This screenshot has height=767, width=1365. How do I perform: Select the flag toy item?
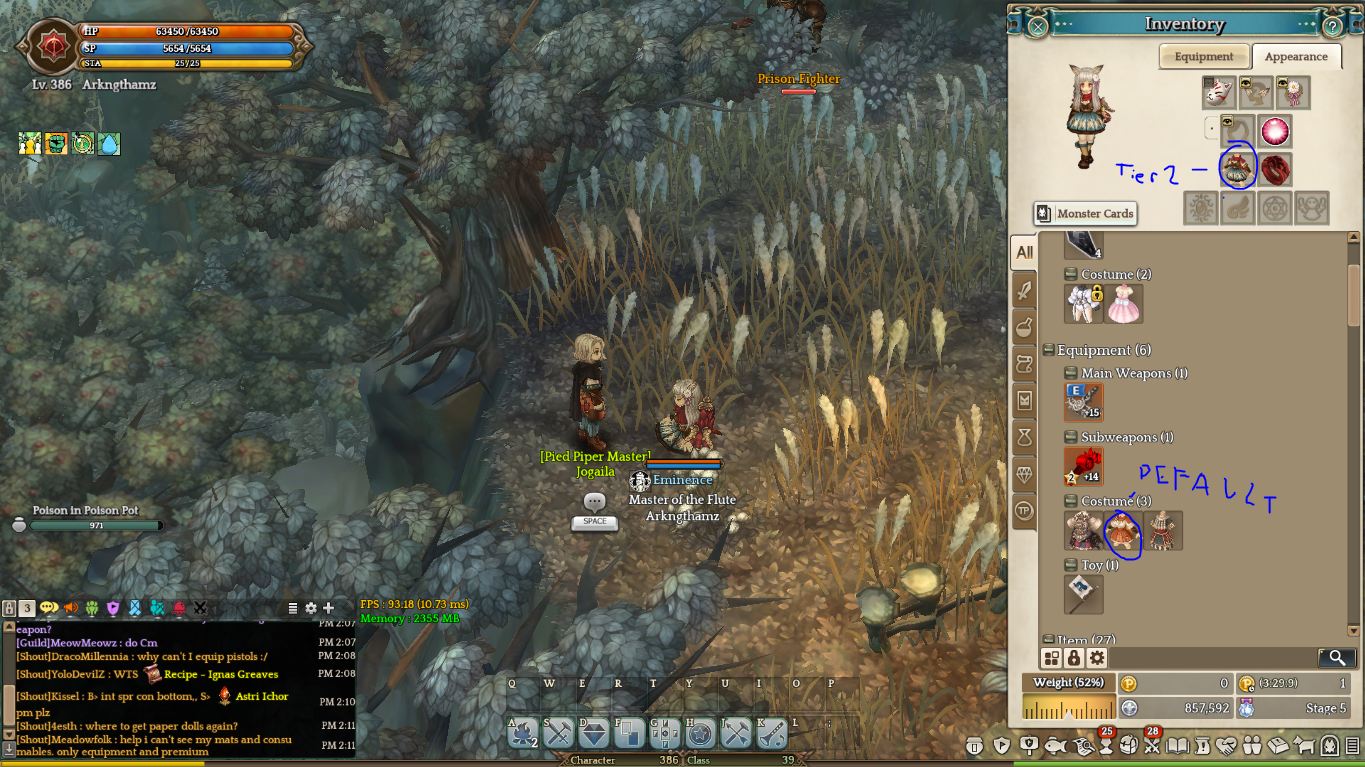(1084, 594)
